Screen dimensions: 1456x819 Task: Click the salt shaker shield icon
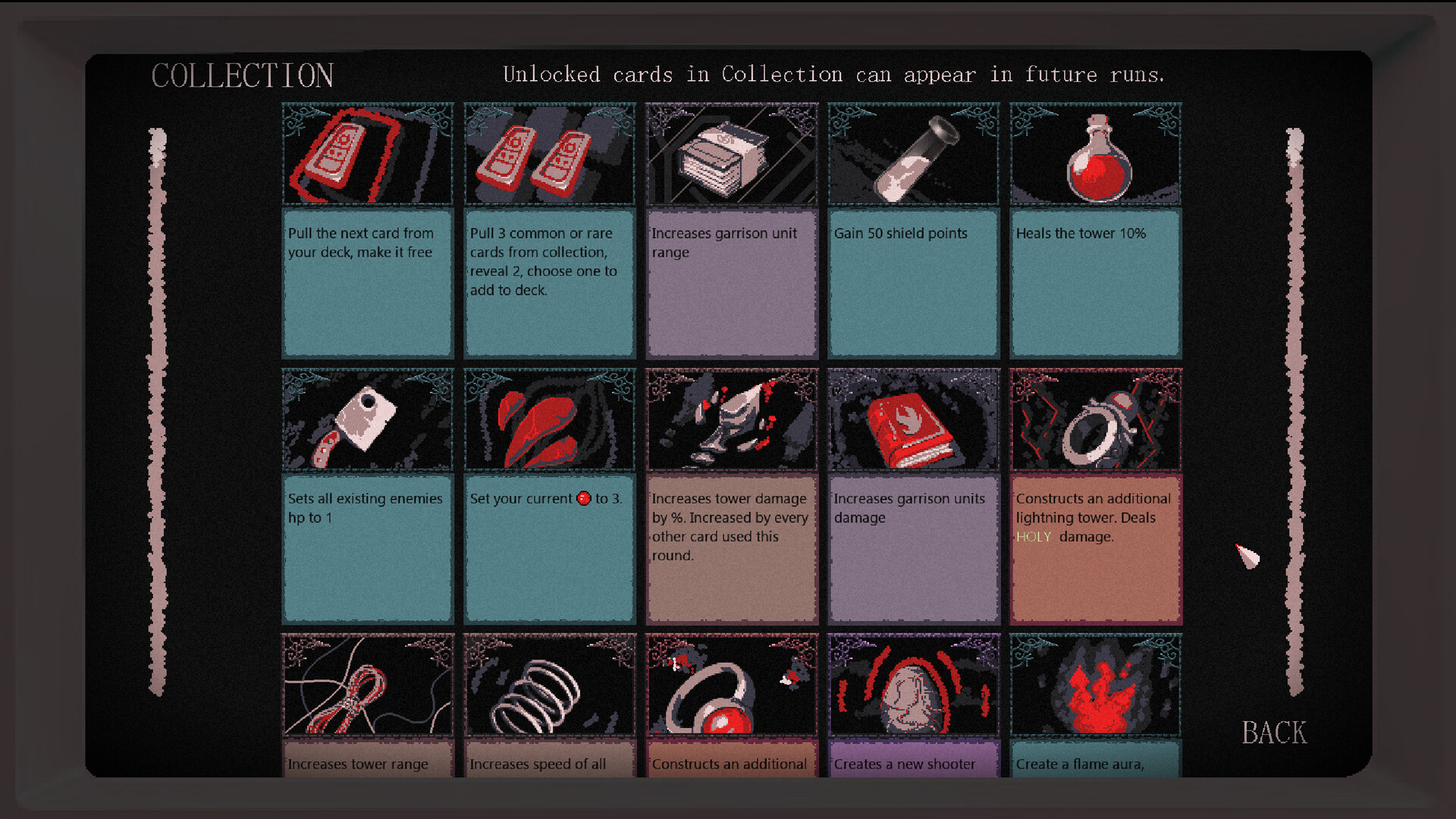(912, 154)
